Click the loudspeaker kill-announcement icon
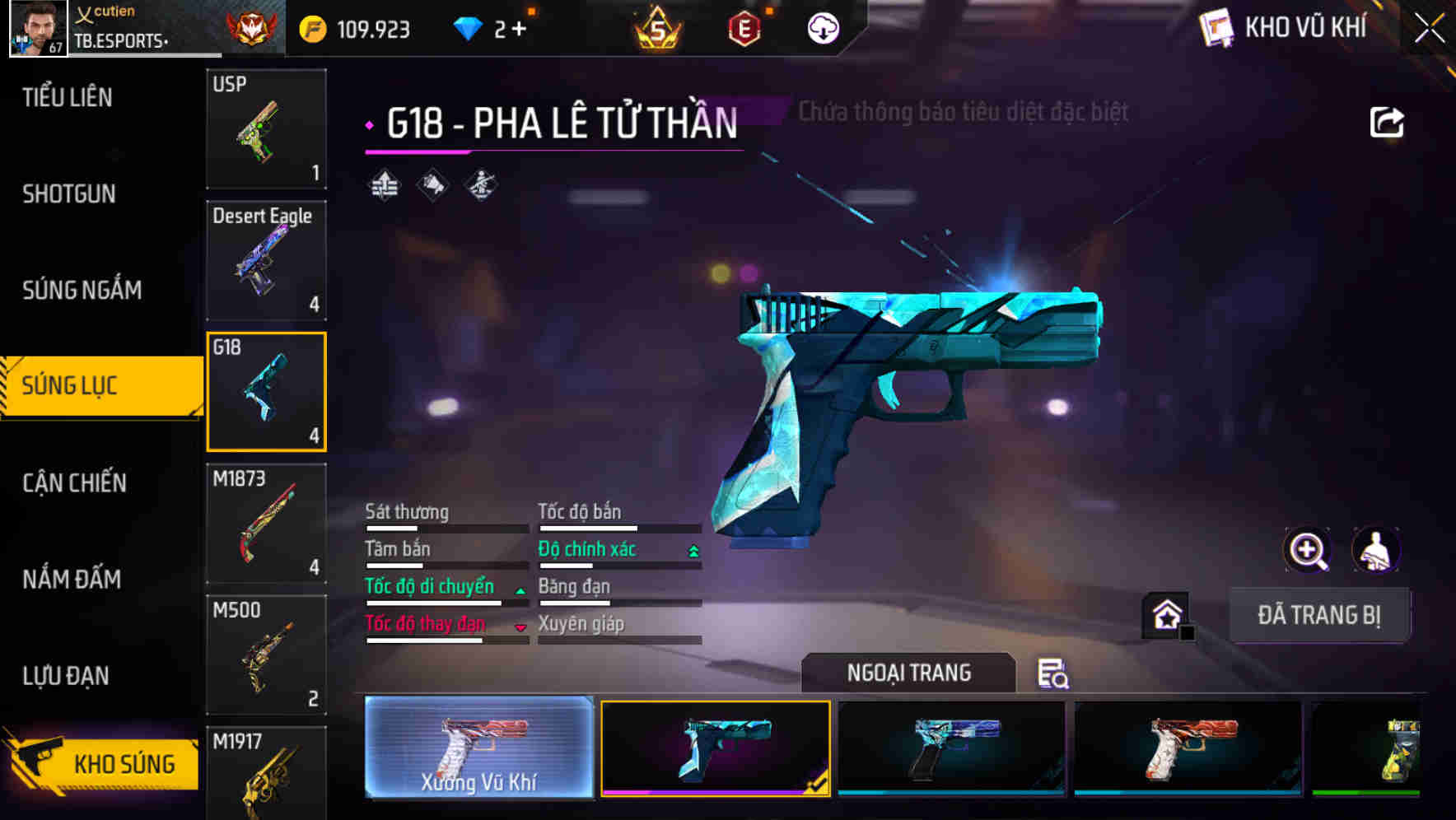Screen dimensions: 1456x820 432,184
